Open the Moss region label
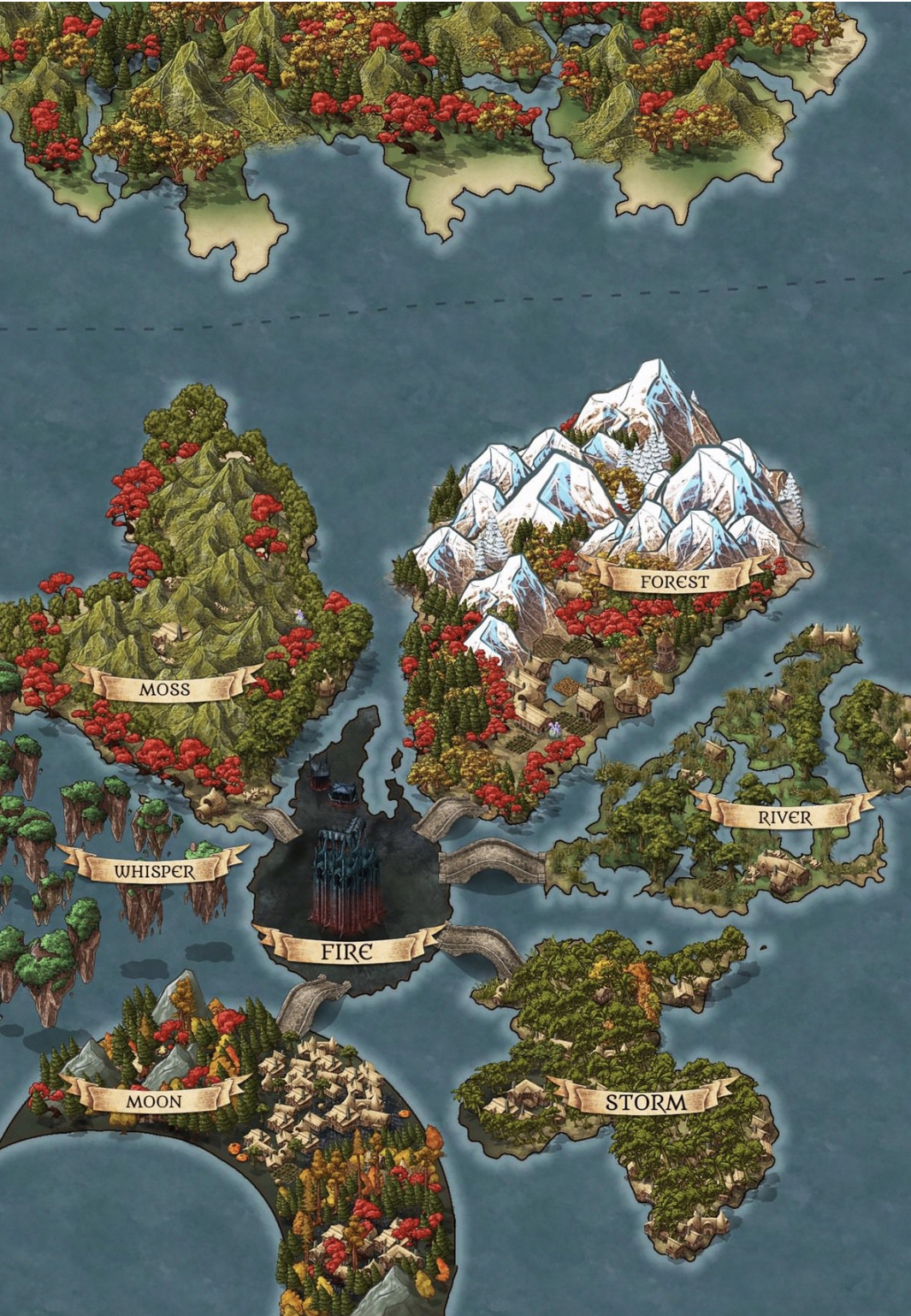 [165, 688]
